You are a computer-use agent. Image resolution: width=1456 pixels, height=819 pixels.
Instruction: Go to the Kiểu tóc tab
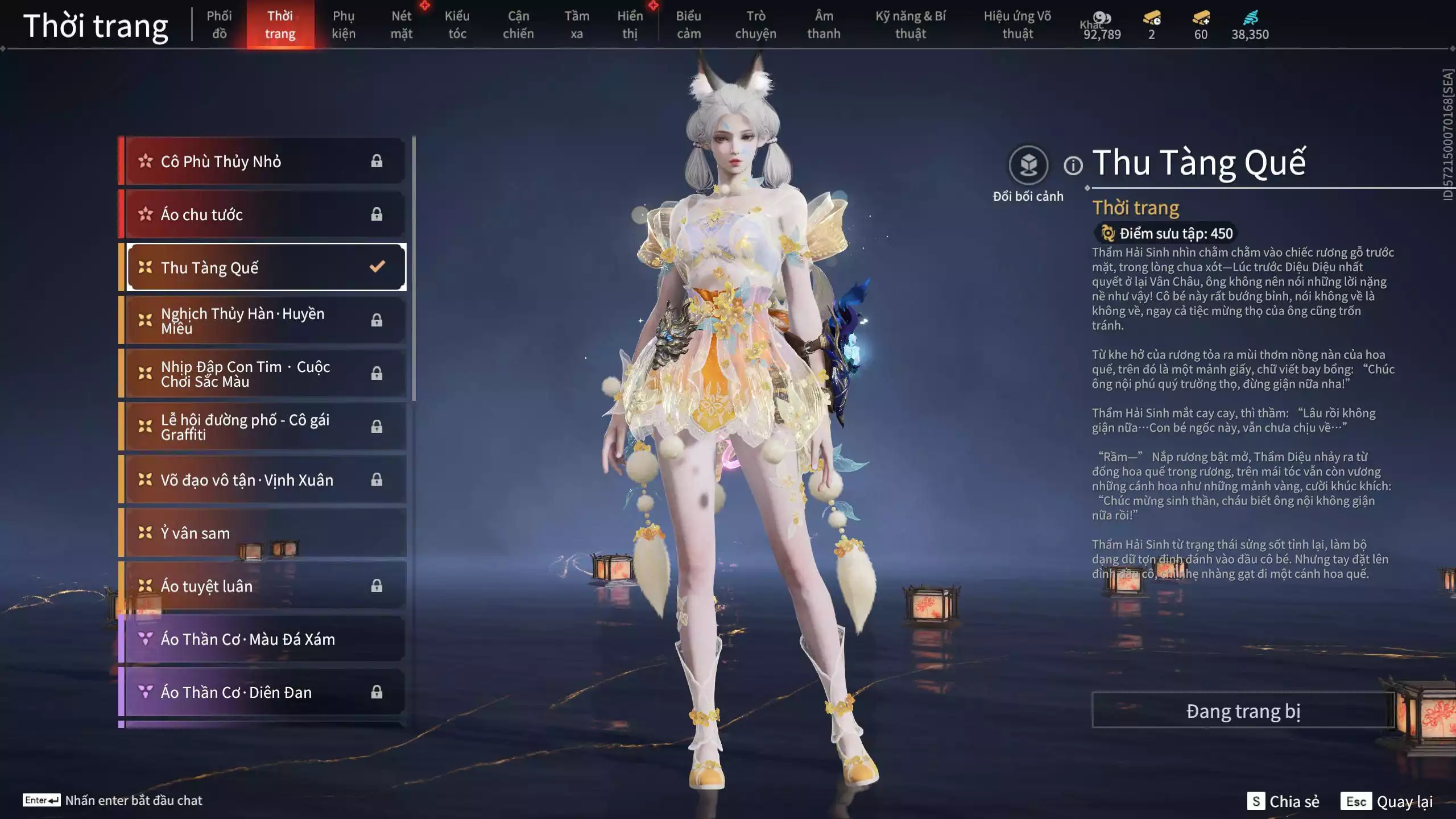coord(457,24)
